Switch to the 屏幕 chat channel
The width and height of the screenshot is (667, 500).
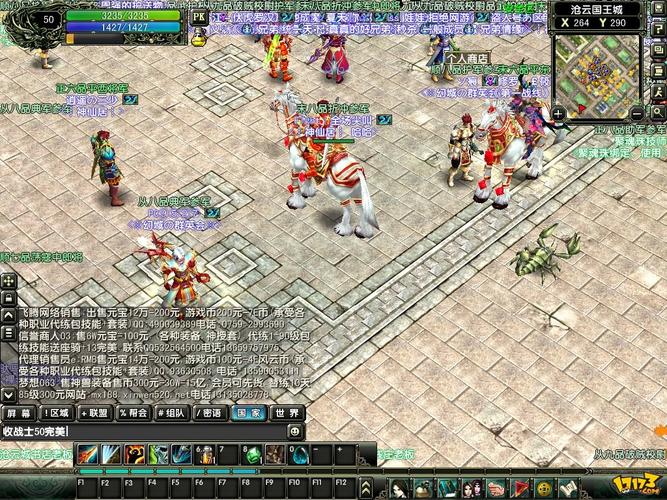point(18,412)
